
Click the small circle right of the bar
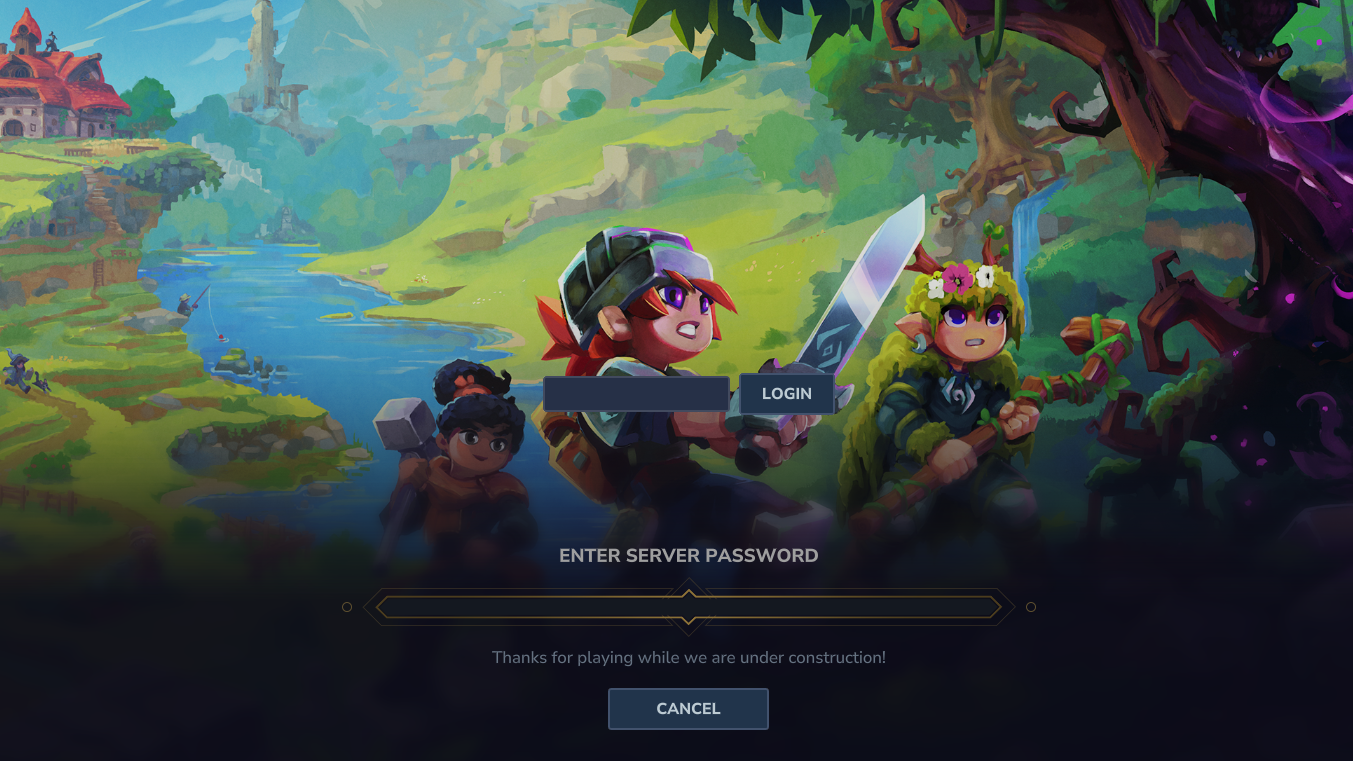1030,605
